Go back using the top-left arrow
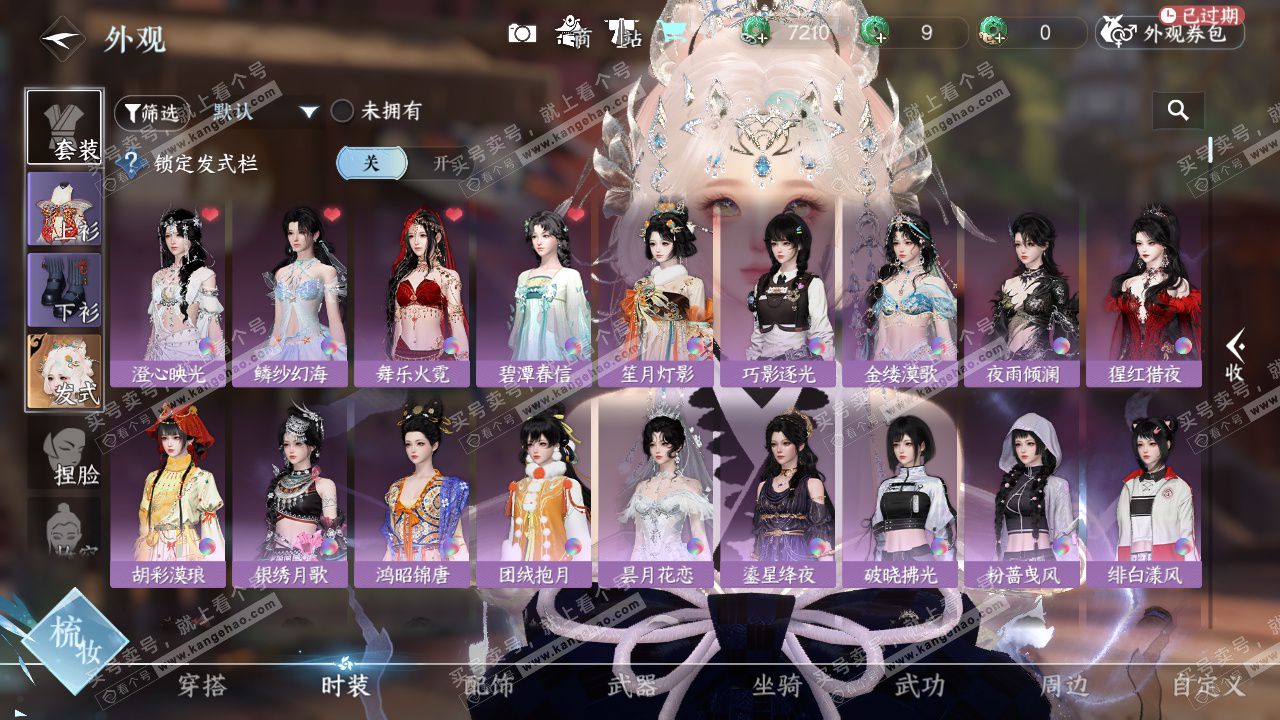The height and width of the screenshot is (720, 1280). pos(60,40)
